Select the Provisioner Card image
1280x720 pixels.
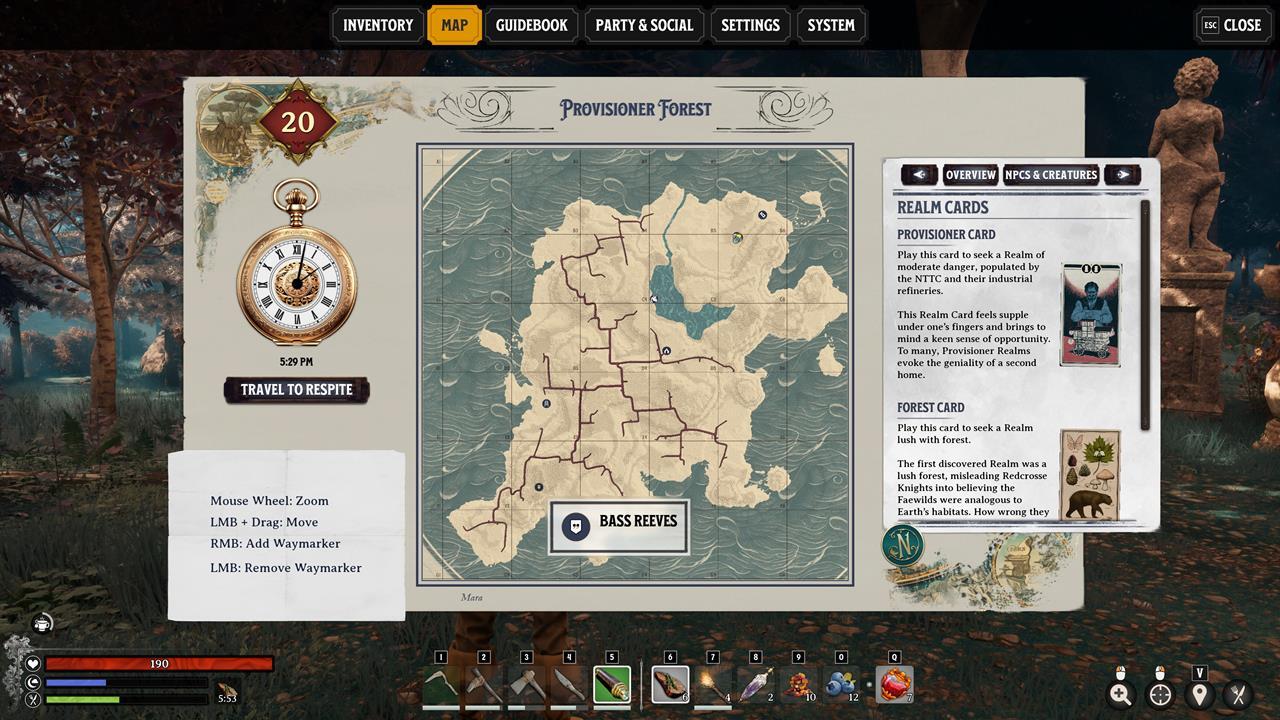[x=1090, y=315]
